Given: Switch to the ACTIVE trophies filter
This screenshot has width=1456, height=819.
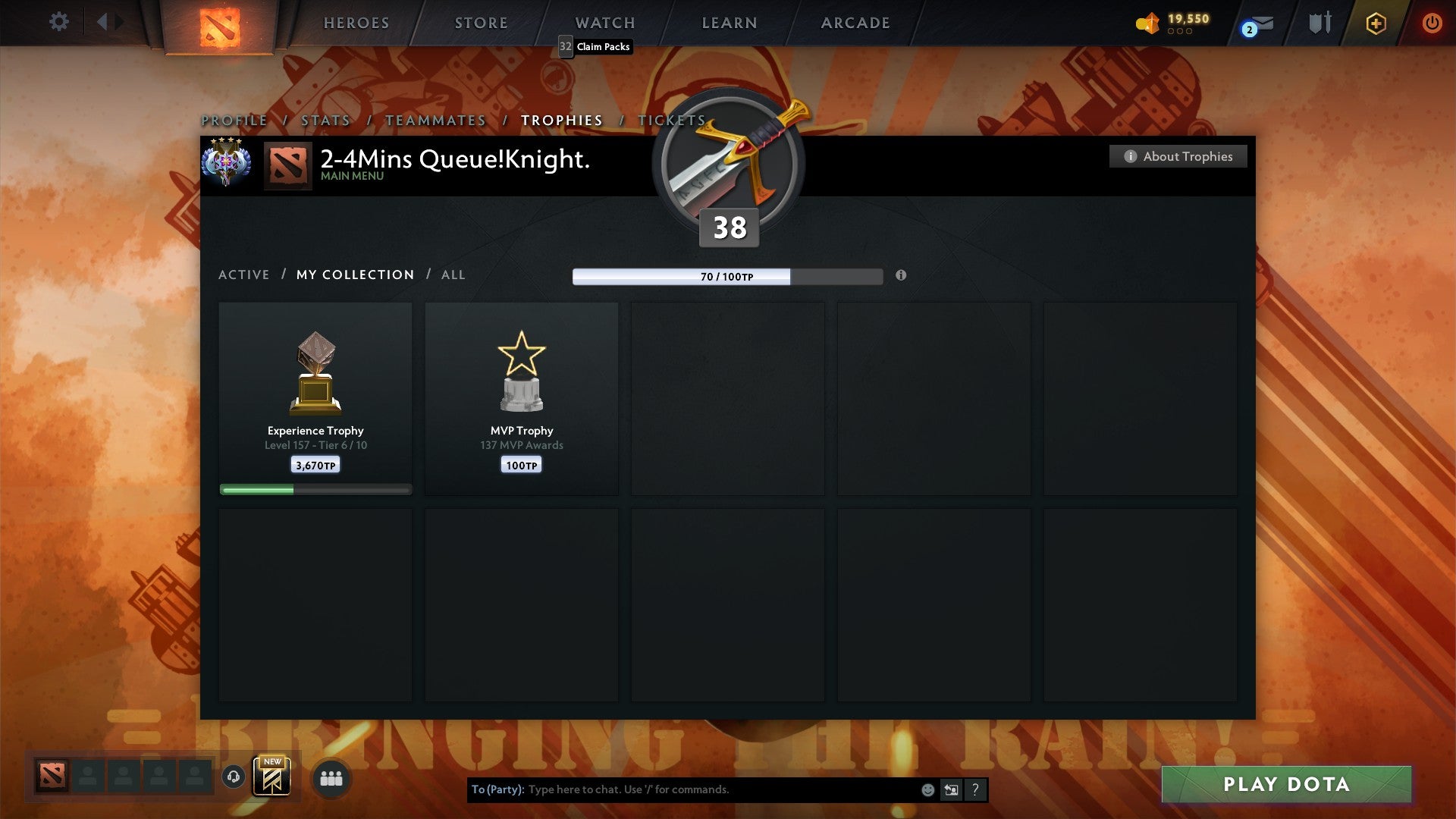Looking at the screenshot, I should pos(244,275).
